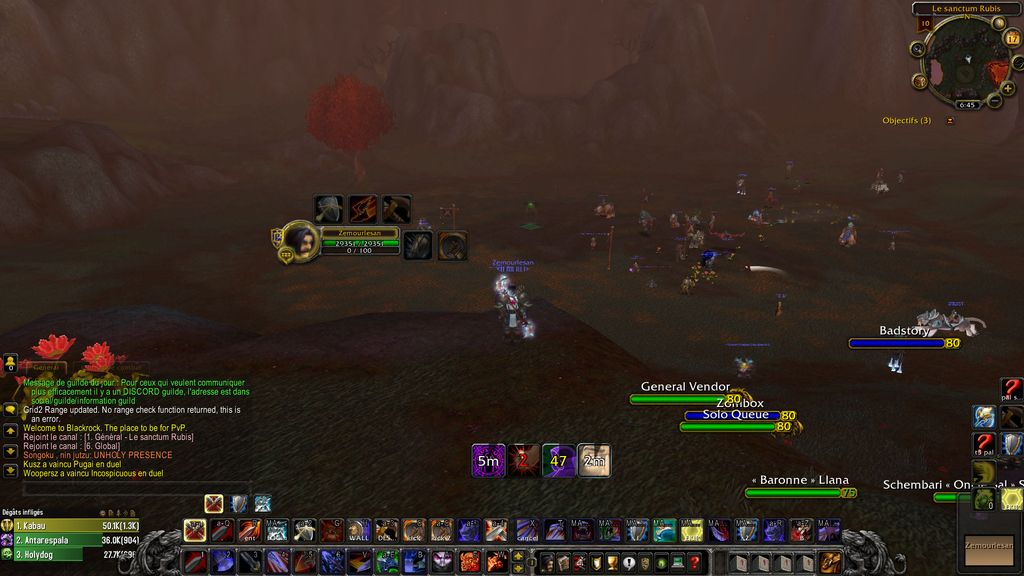Screen dimensions: 1024x576
Task: Click the Zemourlesan player portrait
Action: 299,240
